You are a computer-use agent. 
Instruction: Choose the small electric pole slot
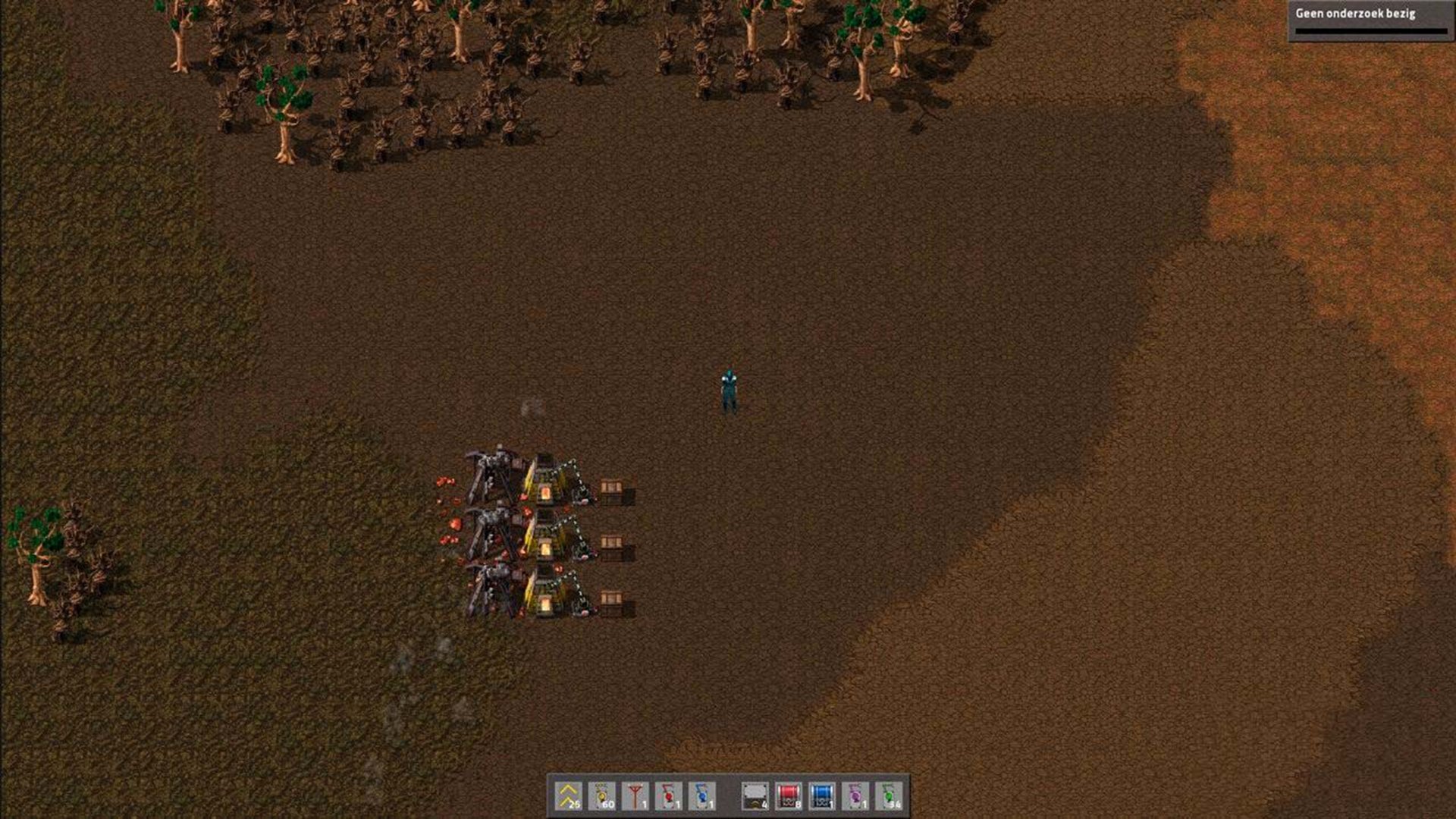tap(635, 796)
